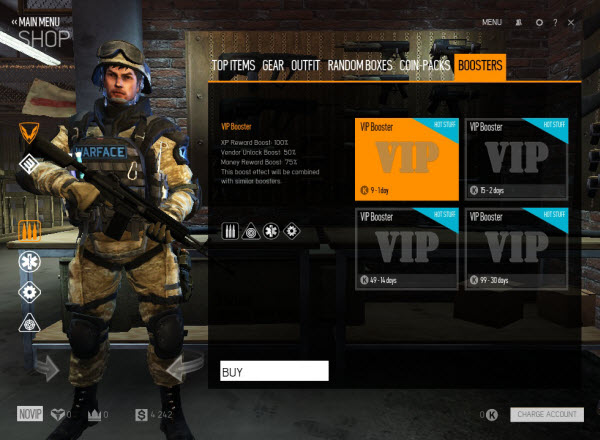Rotate character with the right arrow

pos(181,369)
